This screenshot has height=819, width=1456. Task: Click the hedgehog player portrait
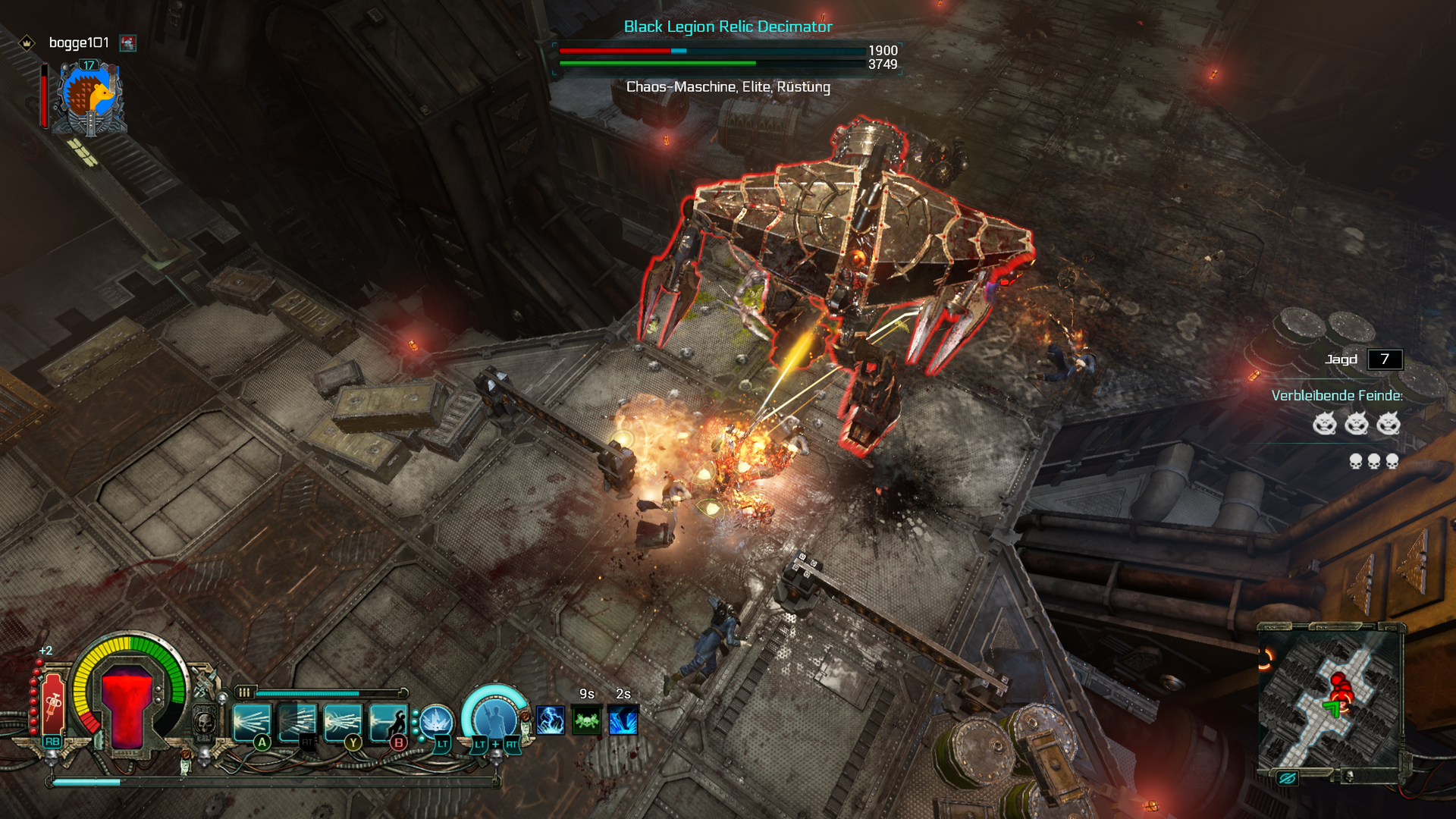click(x=90, y=98)
